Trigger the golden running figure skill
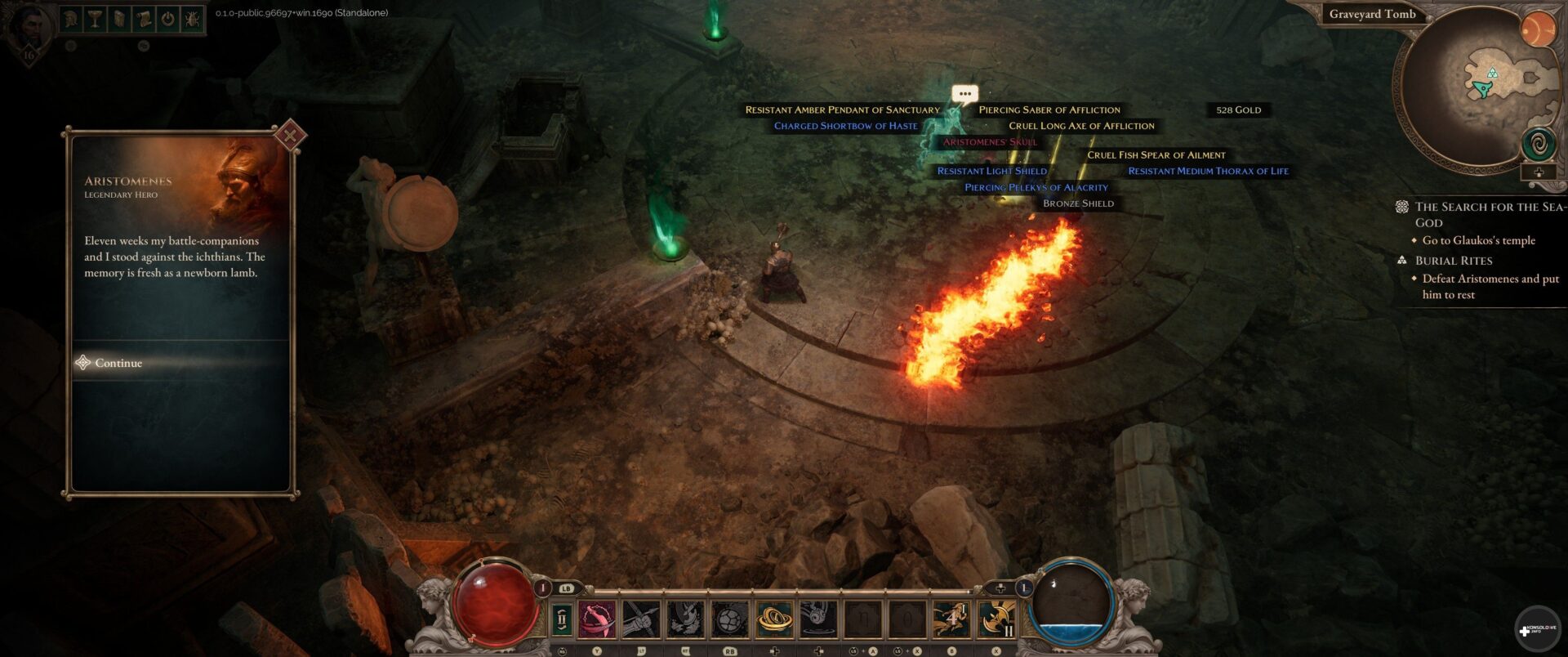Viewport: 1568px width, 657px height. (x=951, y=619)
